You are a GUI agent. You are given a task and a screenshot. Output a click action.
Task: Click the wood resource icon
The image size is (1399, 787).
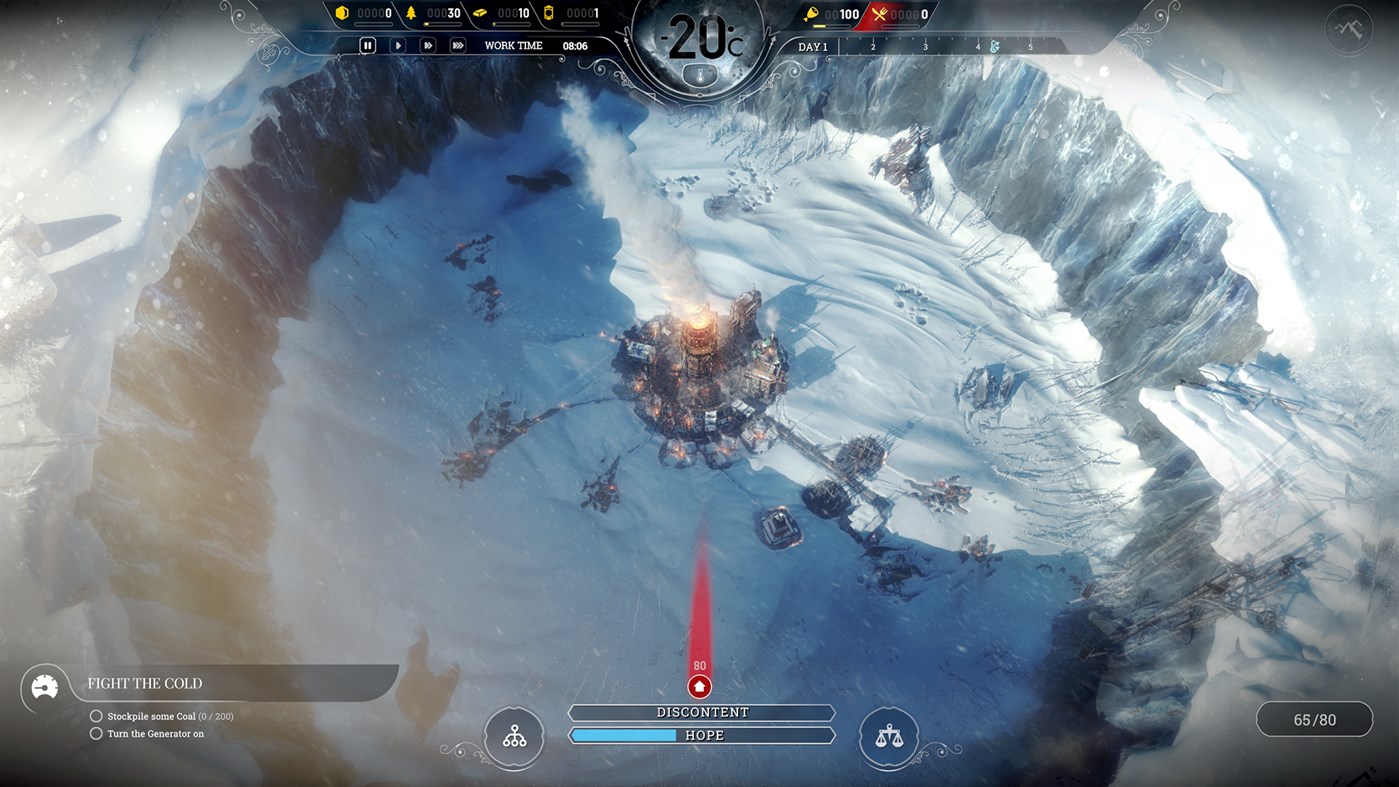point(412,13)
